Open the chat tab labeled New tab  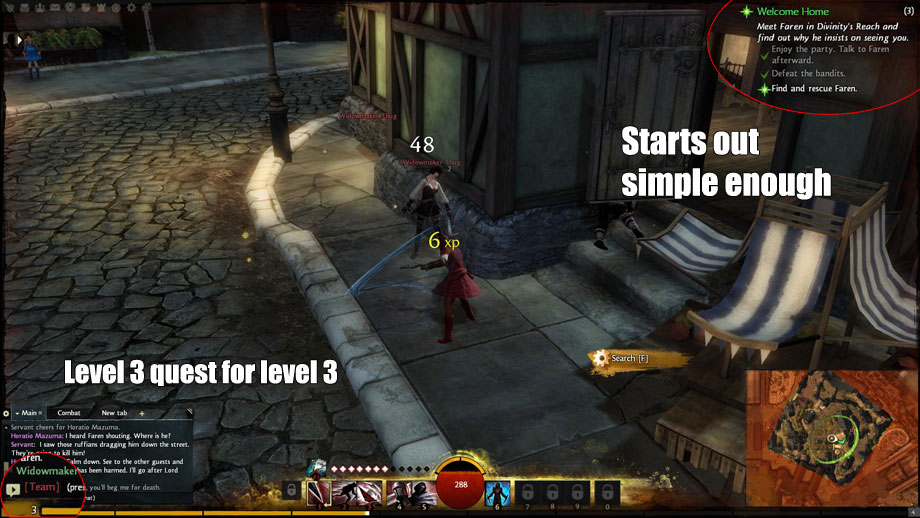click(114, 412)
